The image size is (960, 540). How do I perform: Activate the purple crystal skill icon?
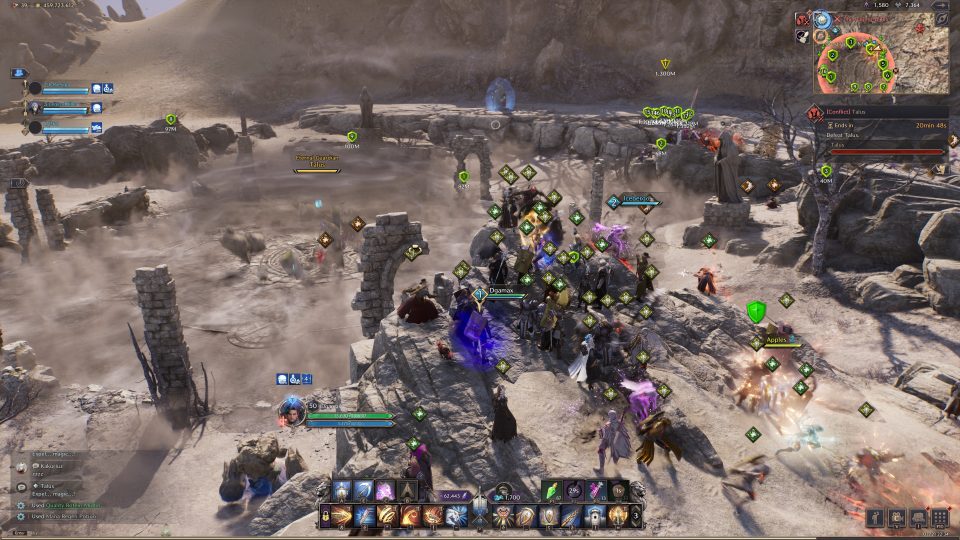coord(385,490)
